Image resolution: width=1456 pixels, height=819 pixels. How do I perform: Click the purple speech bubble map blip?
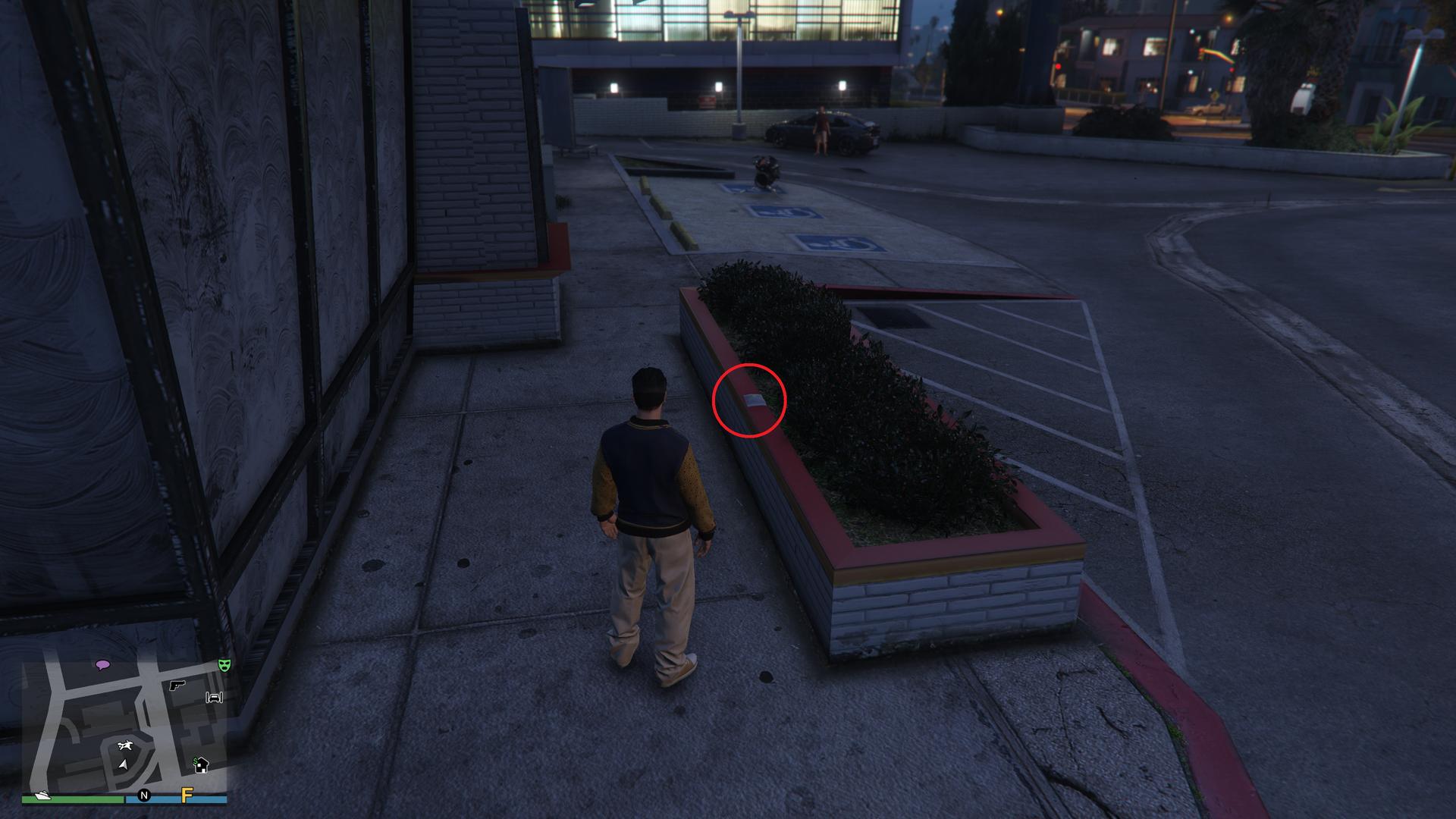coord(102,665)
